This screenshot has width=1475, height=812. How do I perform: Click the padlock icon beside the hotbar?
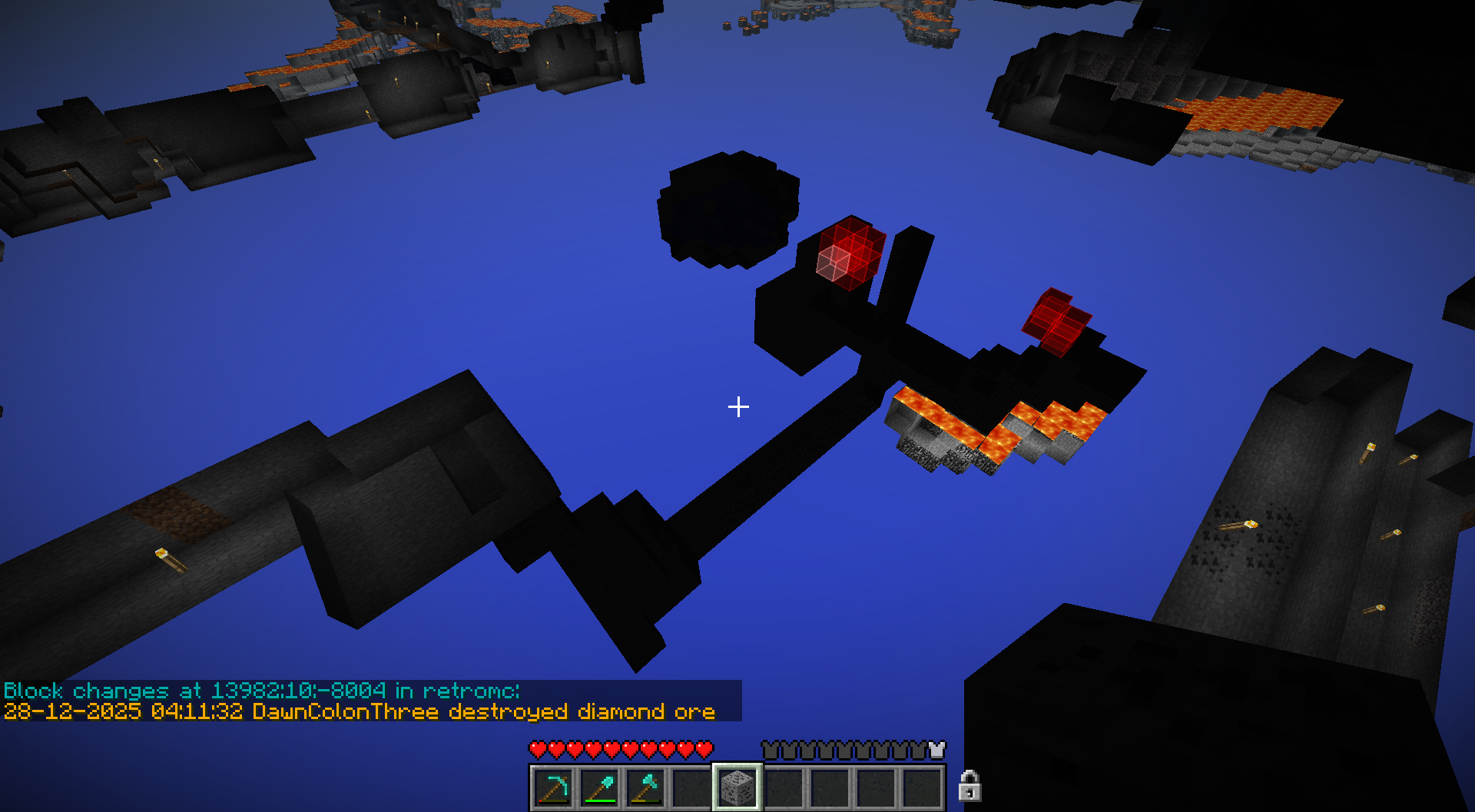(x=970, y=786)
